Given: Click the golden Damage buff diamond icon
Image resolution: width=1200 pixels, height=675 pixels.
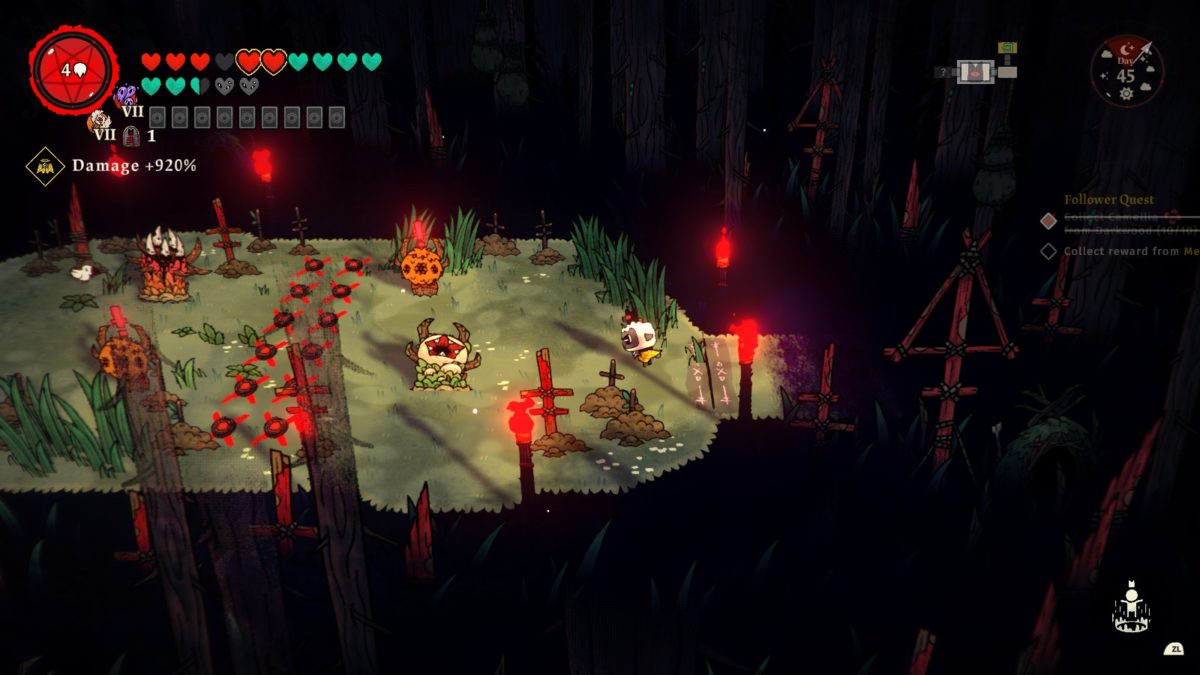Looking at the screenshot, I should [45, 166].
